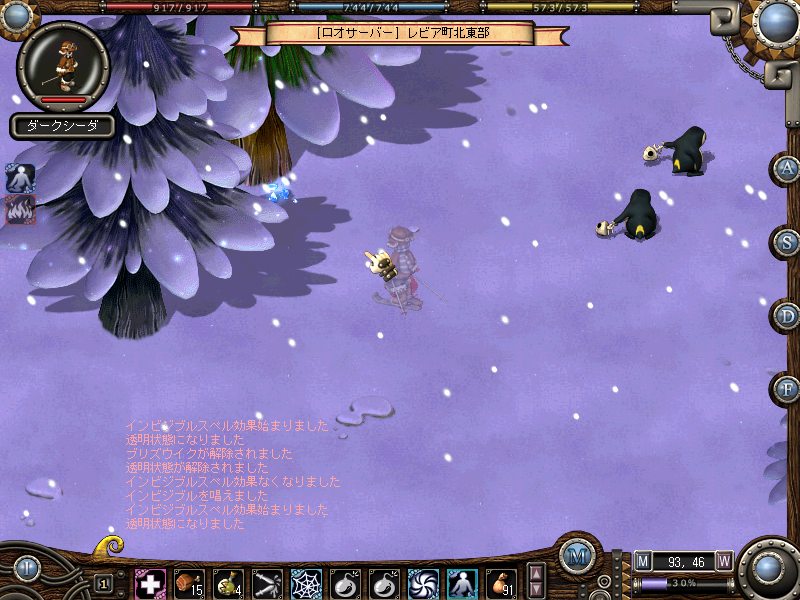The width and height of the screenshot is (800, 600).
Task: Activate the spider web skill
Action: [306, 583]
